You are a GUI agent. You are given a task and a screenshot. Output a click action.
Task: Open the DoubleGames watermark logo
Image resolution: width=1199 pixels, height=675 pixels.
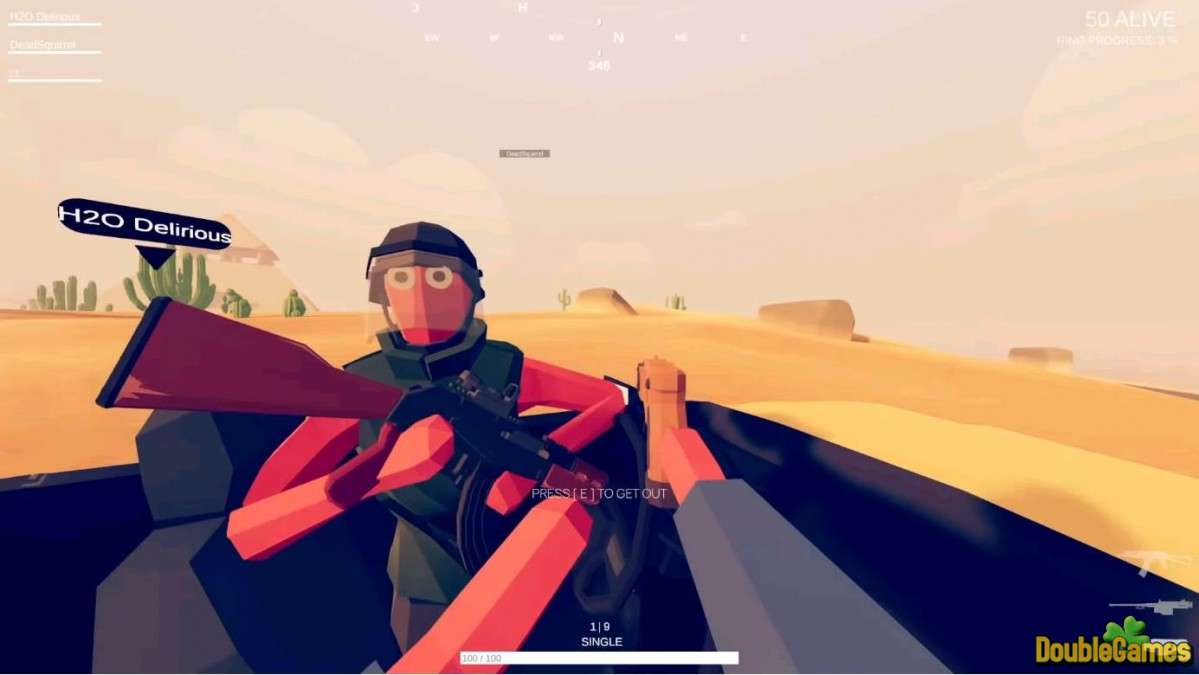pos(1113,646)
